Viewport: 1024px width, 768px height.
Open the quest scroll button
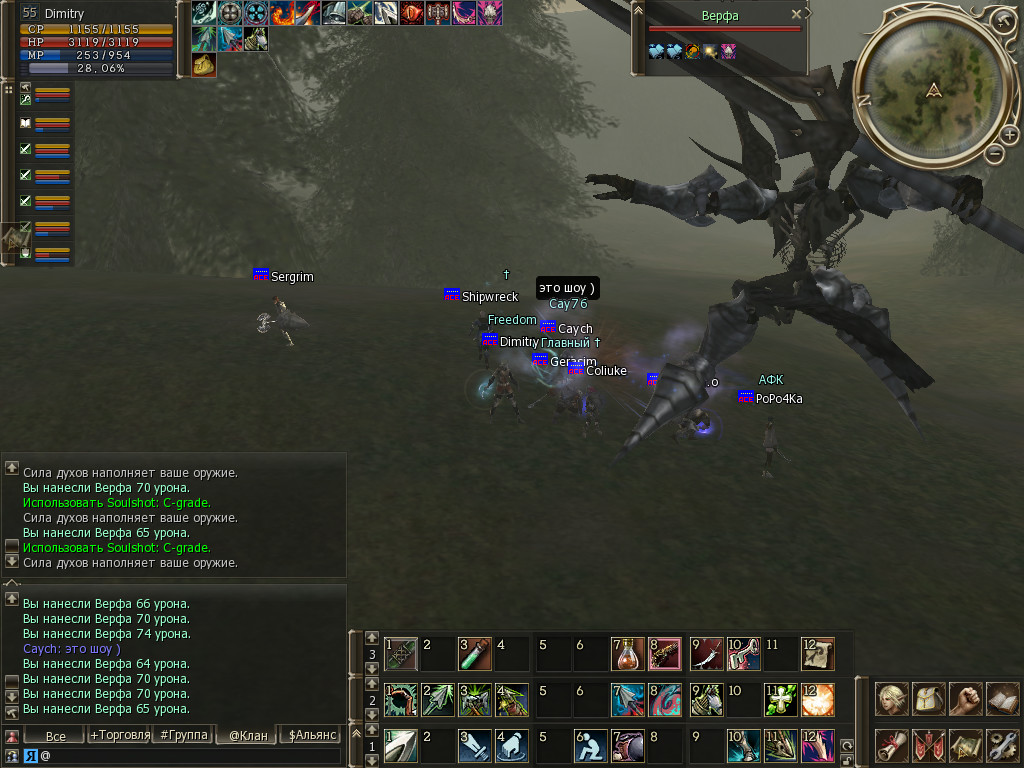[892, 744]
